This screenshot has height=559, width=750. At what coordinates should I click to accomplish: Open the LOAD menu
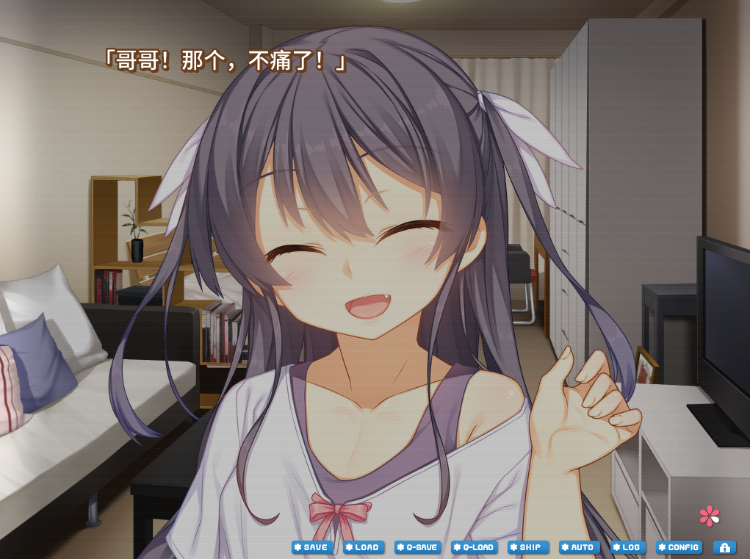click(362, 548)
